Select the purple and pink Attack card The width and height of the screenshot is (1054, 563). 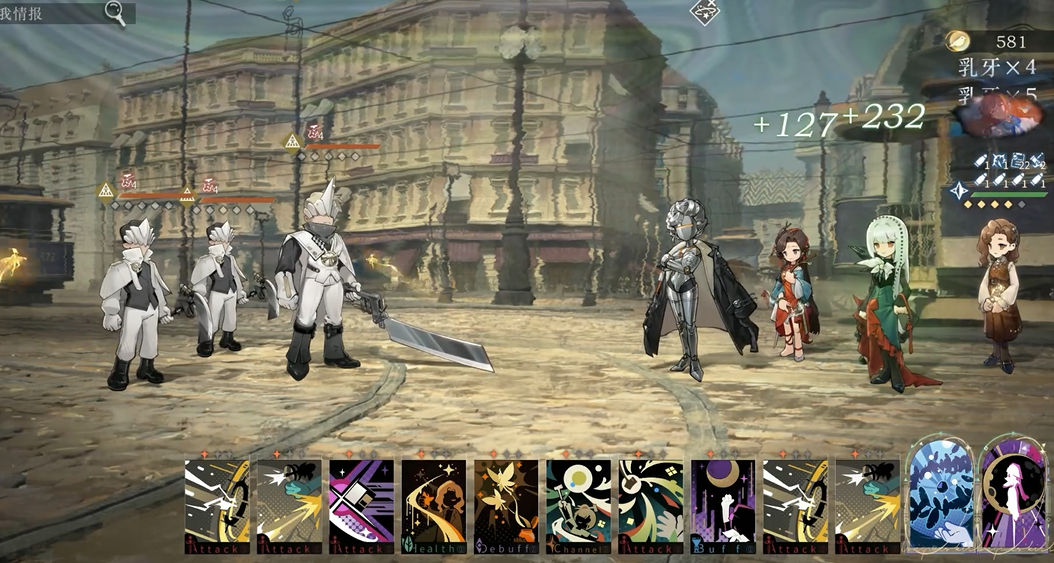[x=361, y=506]
